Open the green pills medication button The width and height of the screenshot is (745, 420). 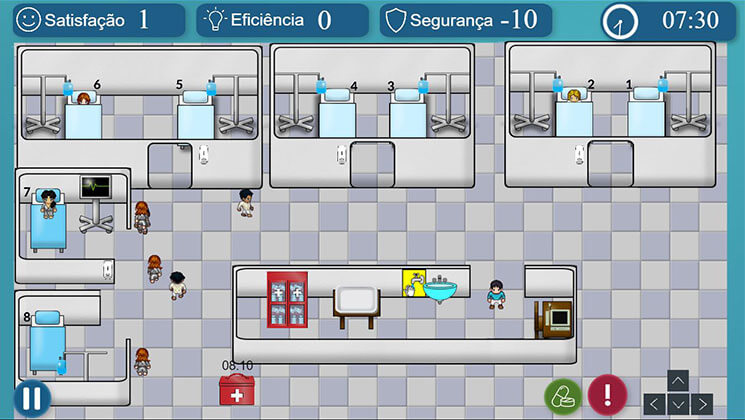click(563, 395)
